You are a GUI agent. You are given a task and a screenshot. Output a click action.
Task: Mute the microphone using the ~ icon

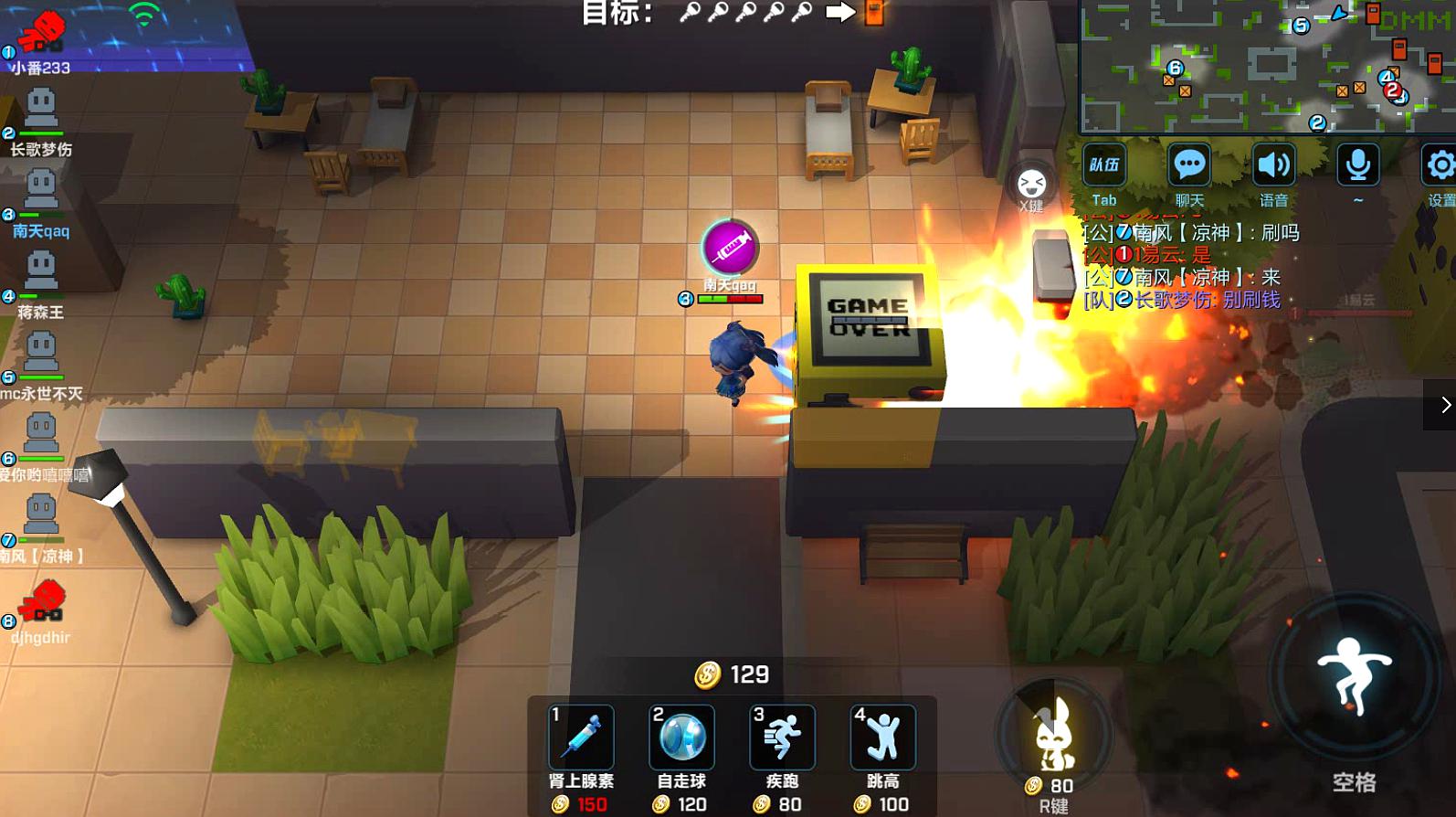click(x=1357, y=165)
